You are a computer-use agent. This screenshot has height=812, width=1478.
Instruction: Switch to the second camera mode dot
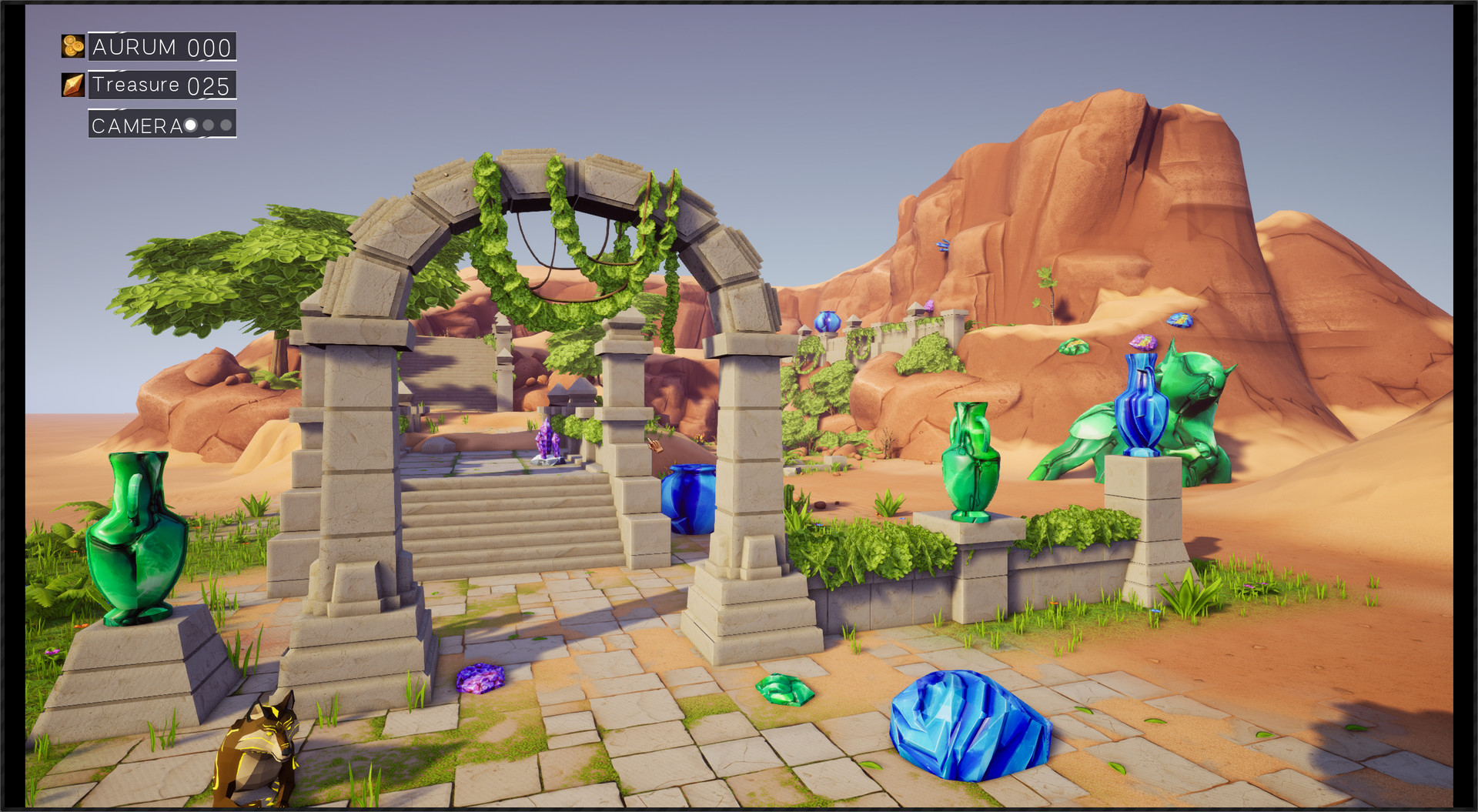click(208, 125)
